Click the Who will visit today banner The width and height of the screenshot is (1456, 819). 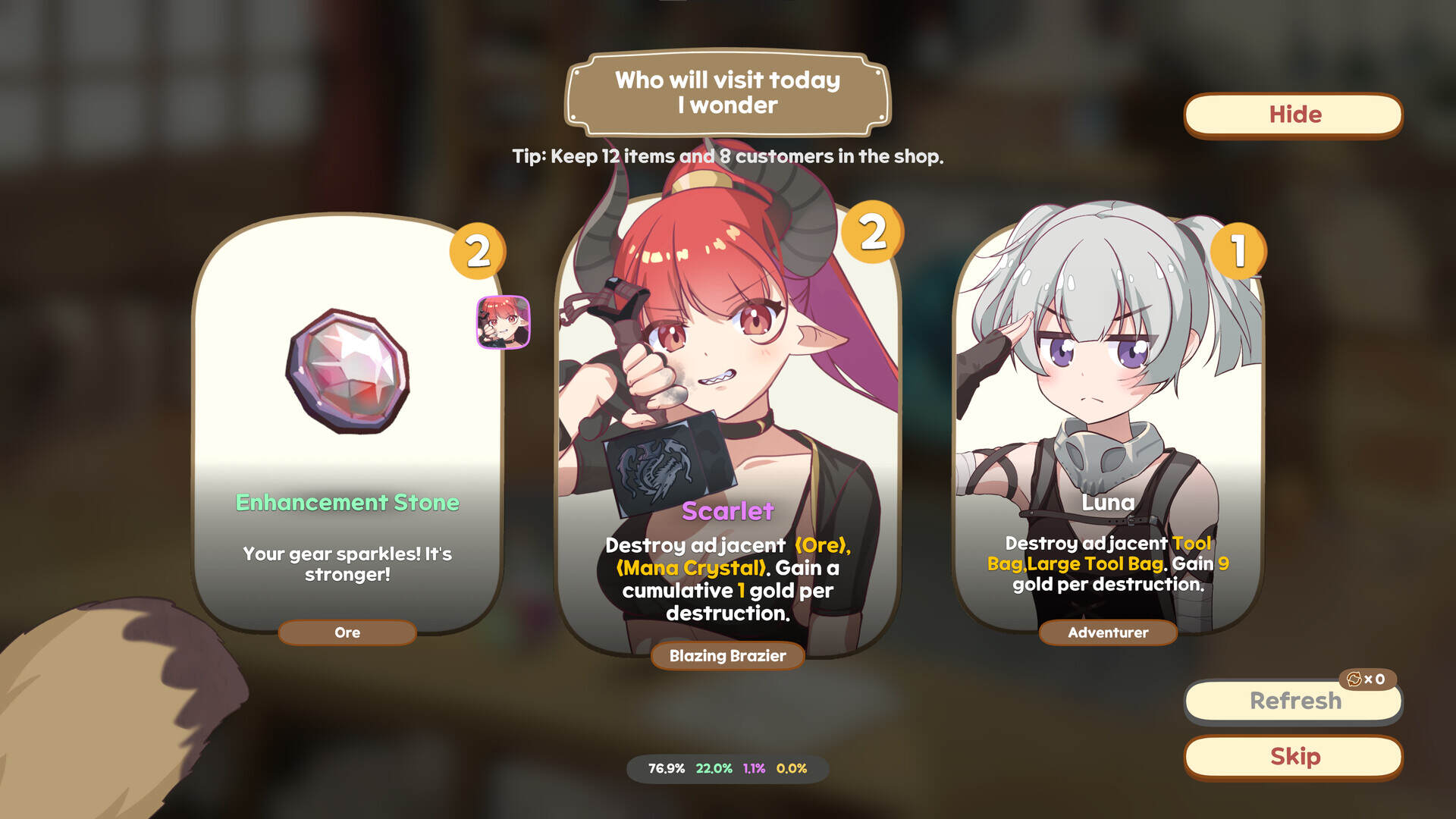click(x=726, y=93)
